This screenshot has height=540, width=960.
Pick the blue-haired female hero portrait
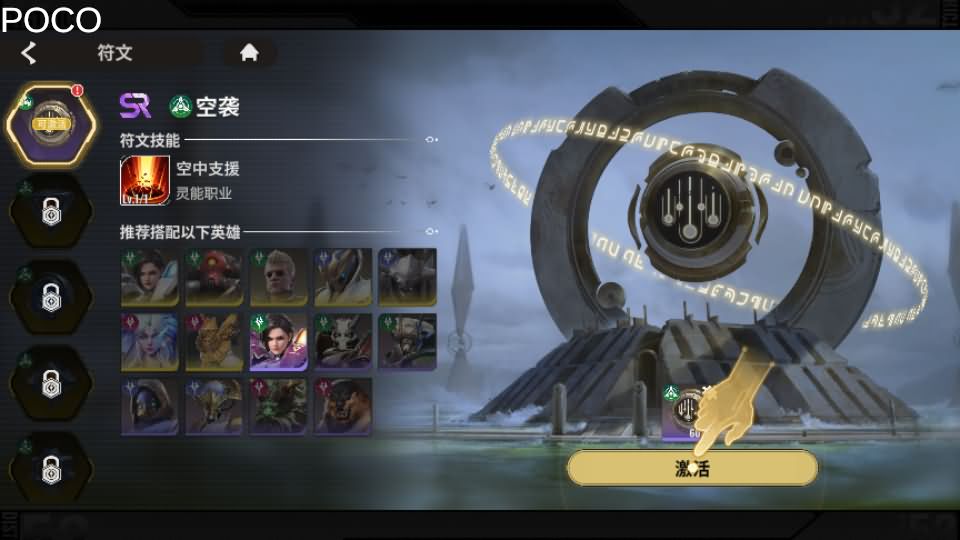tap(150, 342)
